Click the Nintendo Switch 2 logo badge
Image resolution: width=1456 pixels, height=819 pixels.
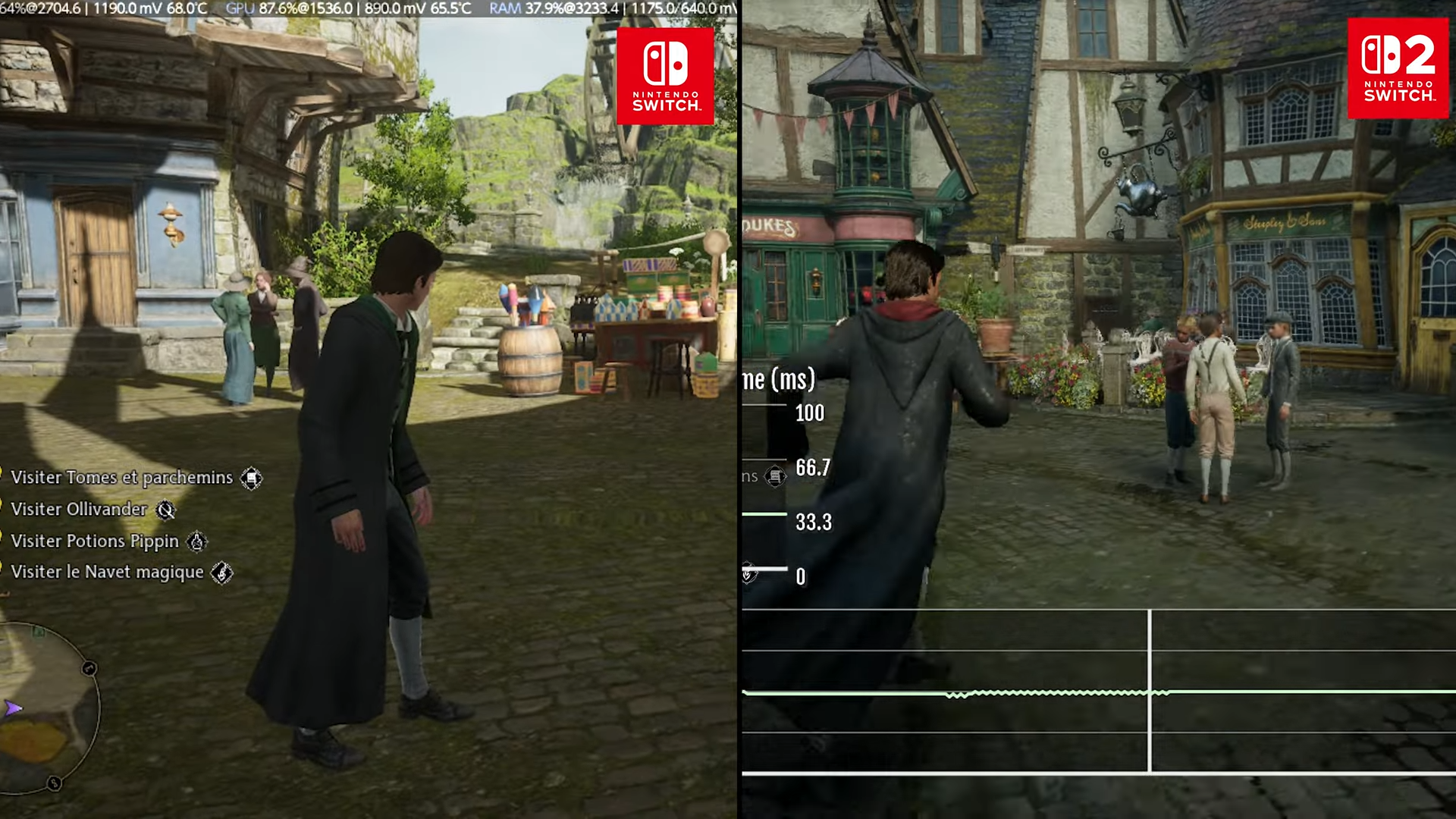(x=1398, y=69)
